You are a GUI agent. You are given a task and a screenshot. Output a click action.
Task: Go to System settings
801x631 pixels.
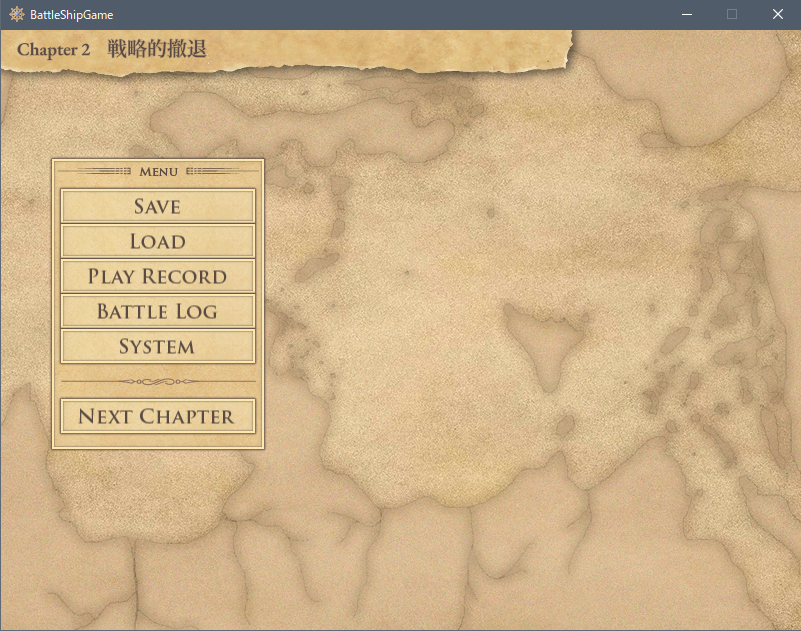coord(158,346)
